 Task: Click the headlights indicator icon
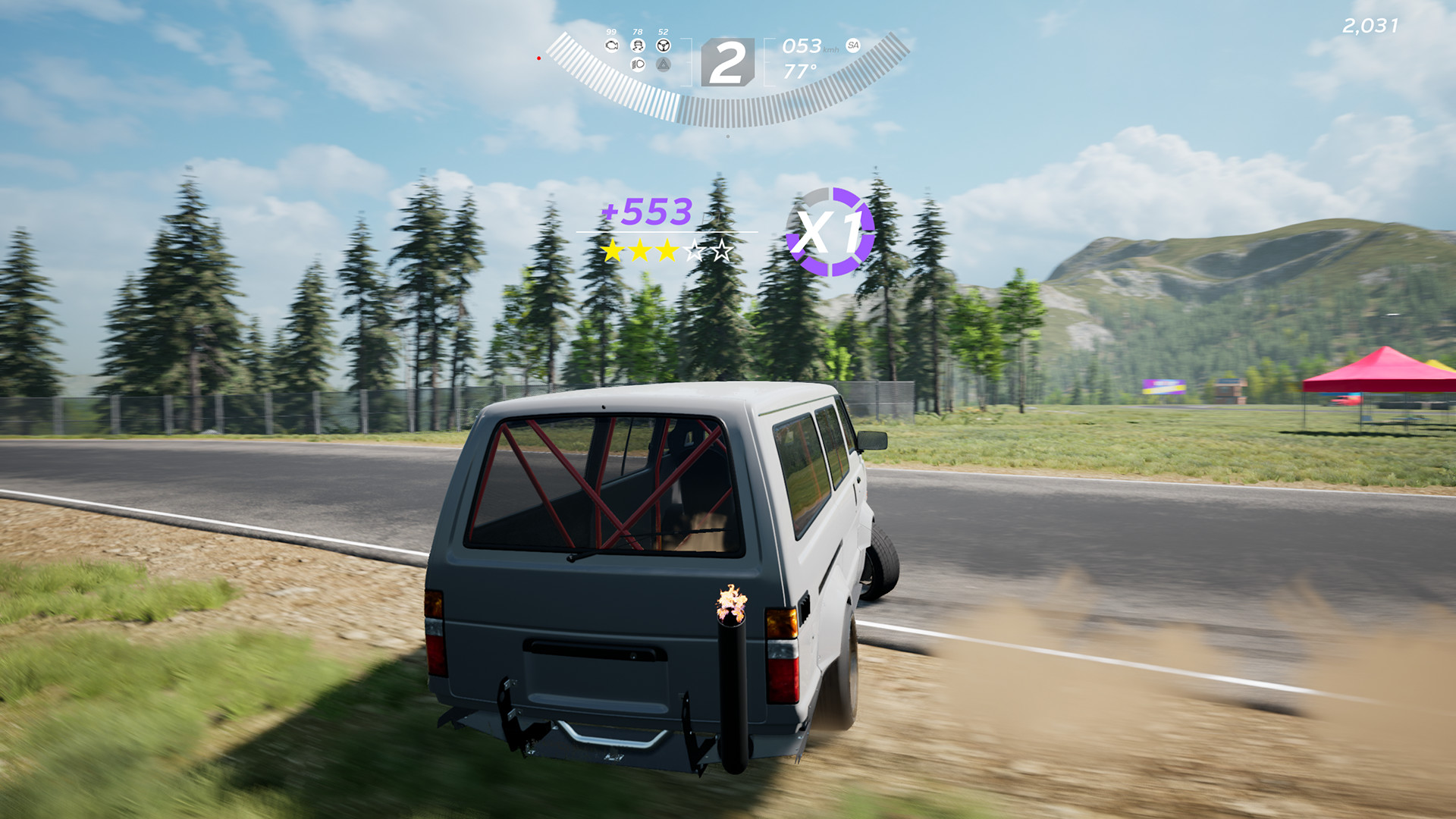click(638, 65)
